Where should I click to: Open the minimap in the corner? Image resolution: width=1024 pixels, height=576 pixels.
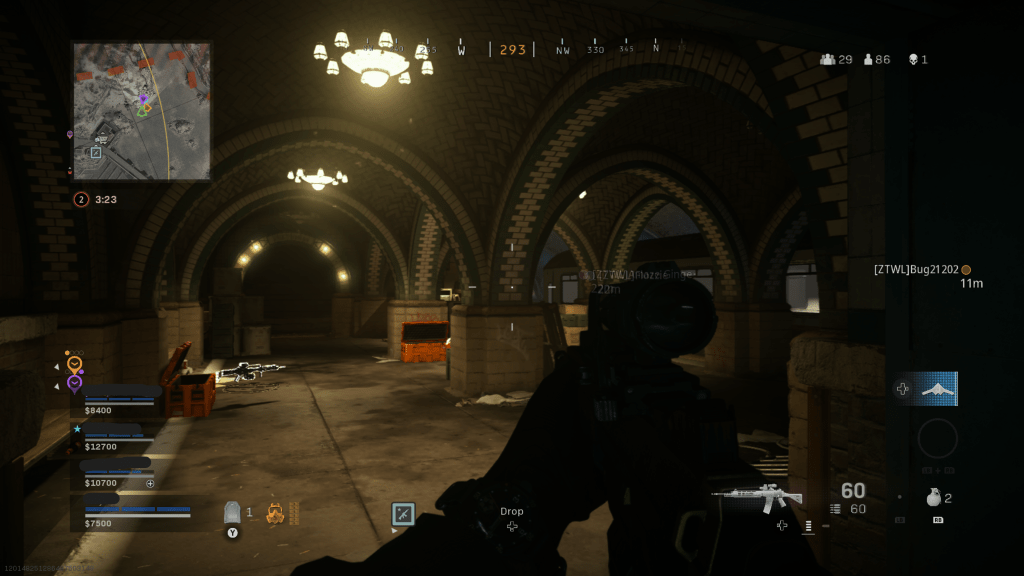click(x=141, y=110)
